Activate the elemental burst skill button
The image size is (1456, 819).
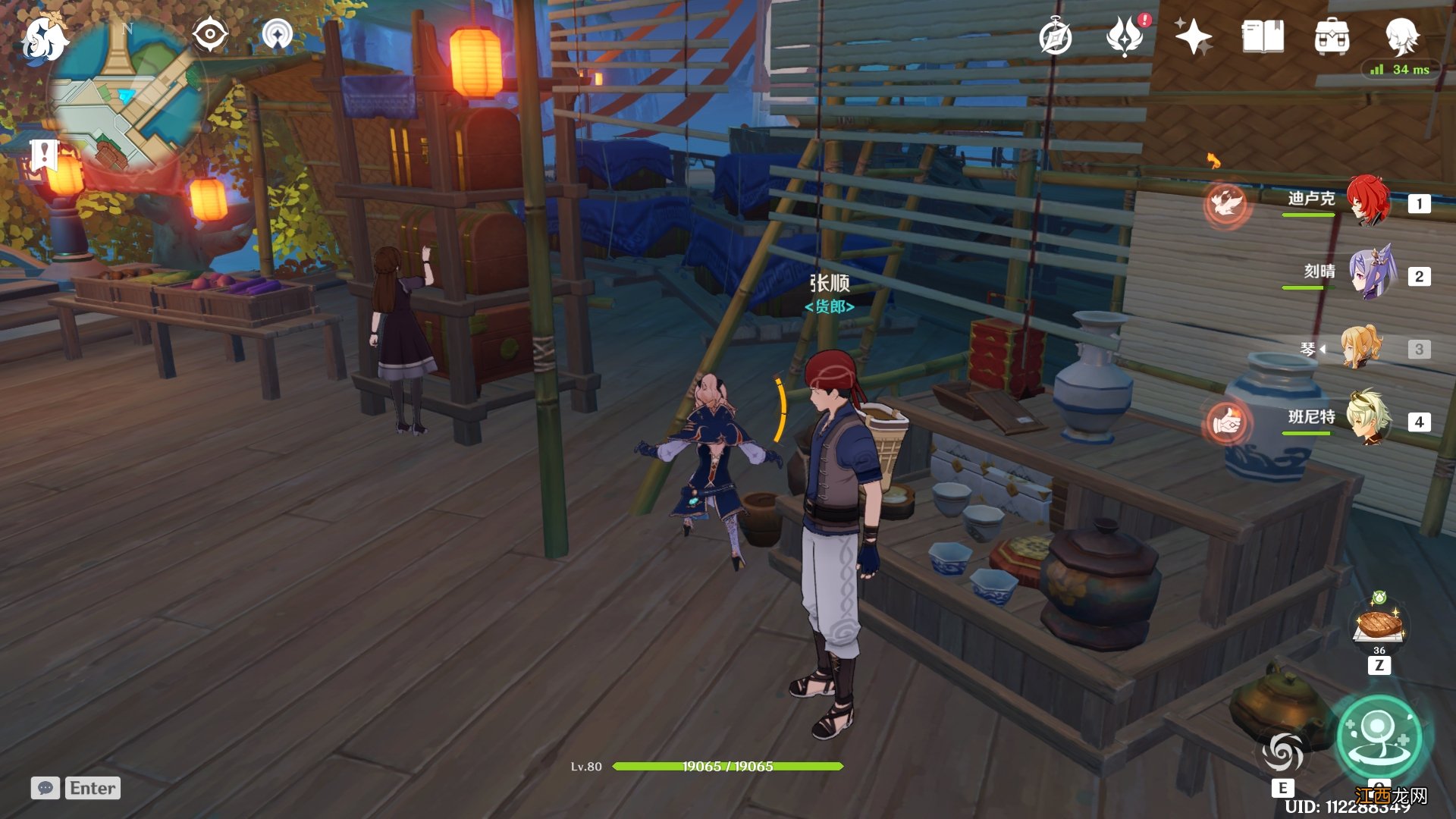pos(1379,737)
